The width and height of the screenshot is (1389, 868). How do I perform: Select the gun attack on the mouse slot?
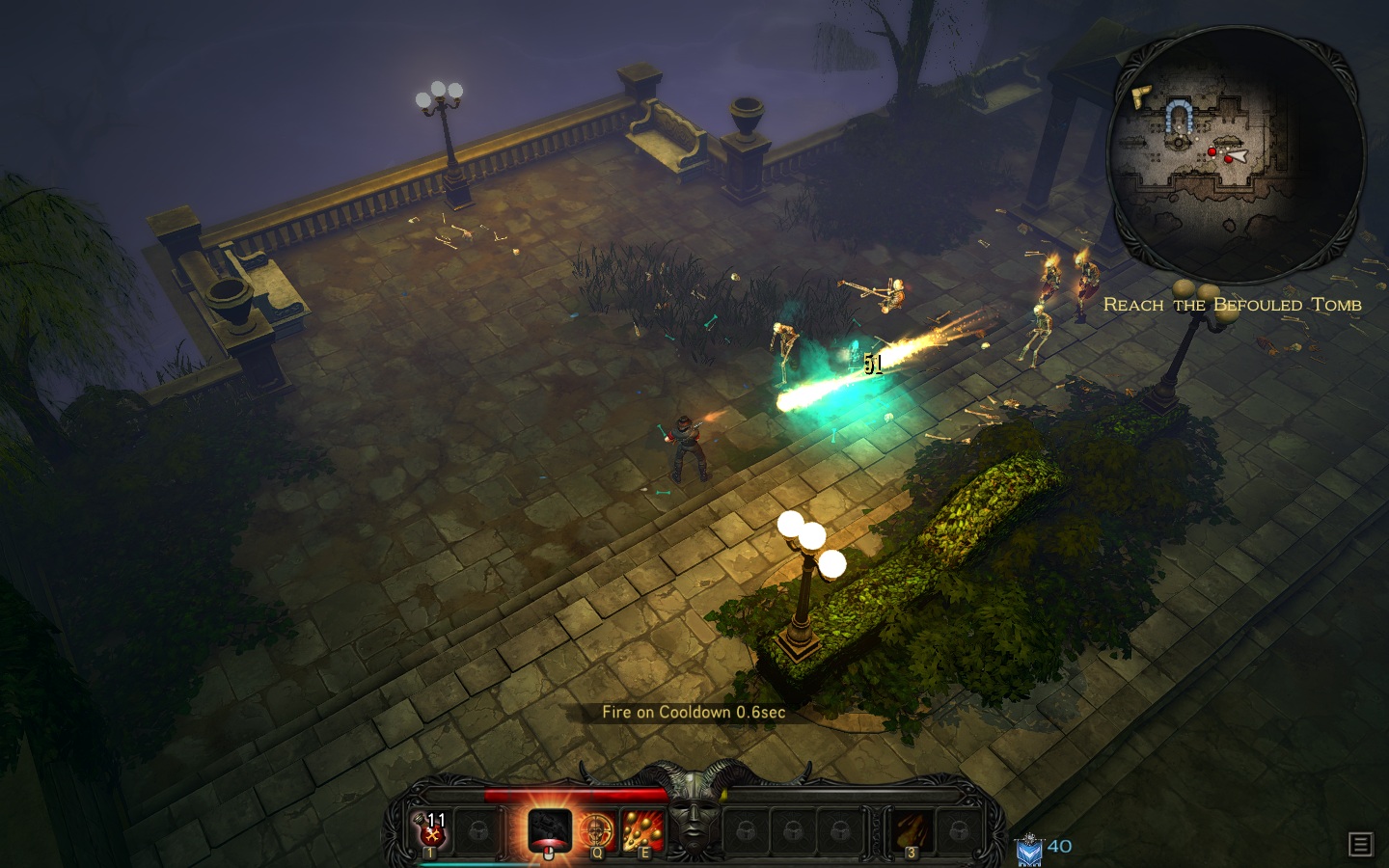pos(549,829)
